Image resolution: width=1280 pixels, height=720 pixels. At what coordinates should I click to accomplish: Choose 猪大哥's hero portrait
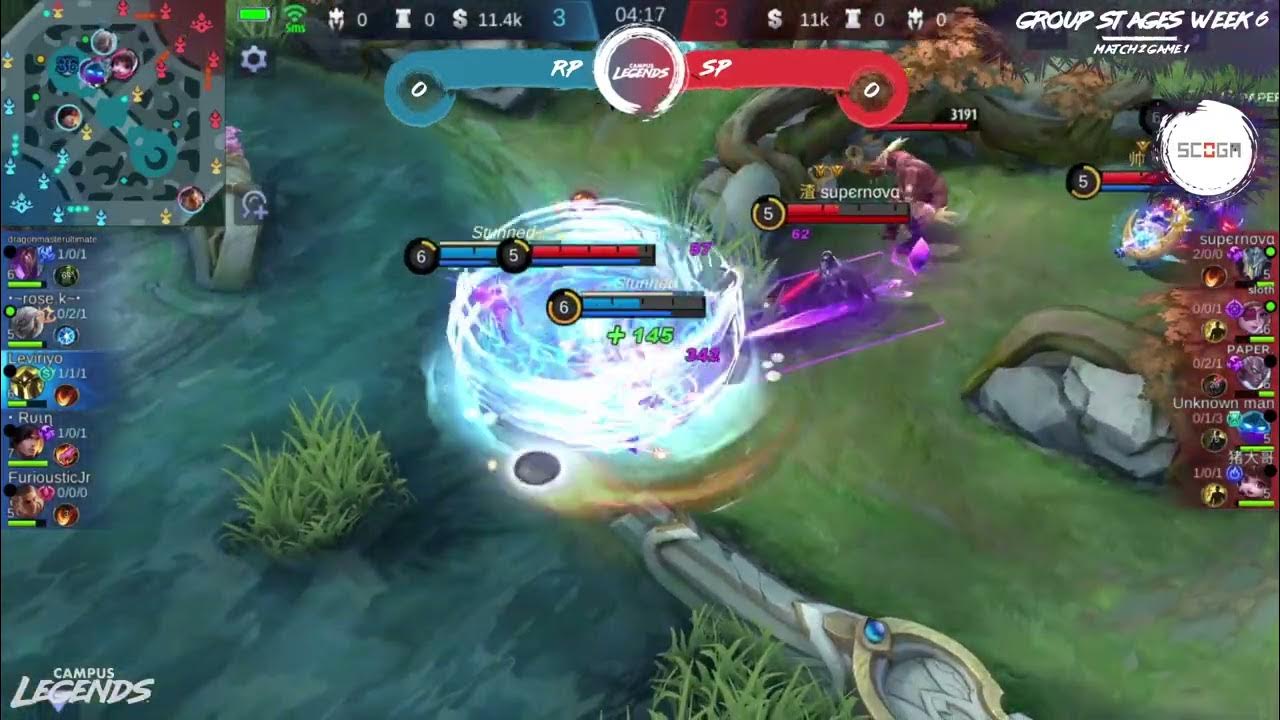[x=1253, y=486]
